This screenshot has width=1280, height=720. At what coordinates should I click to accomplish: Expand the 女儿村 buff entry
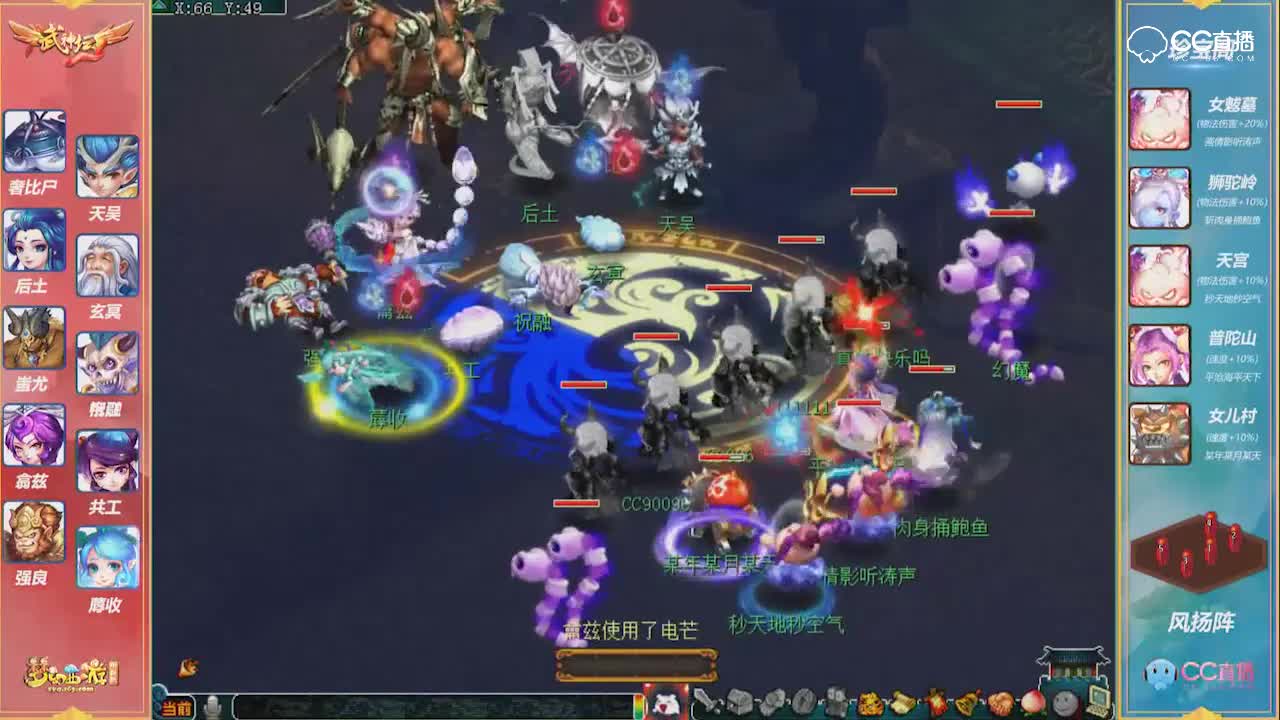[x=1160, y=433]
